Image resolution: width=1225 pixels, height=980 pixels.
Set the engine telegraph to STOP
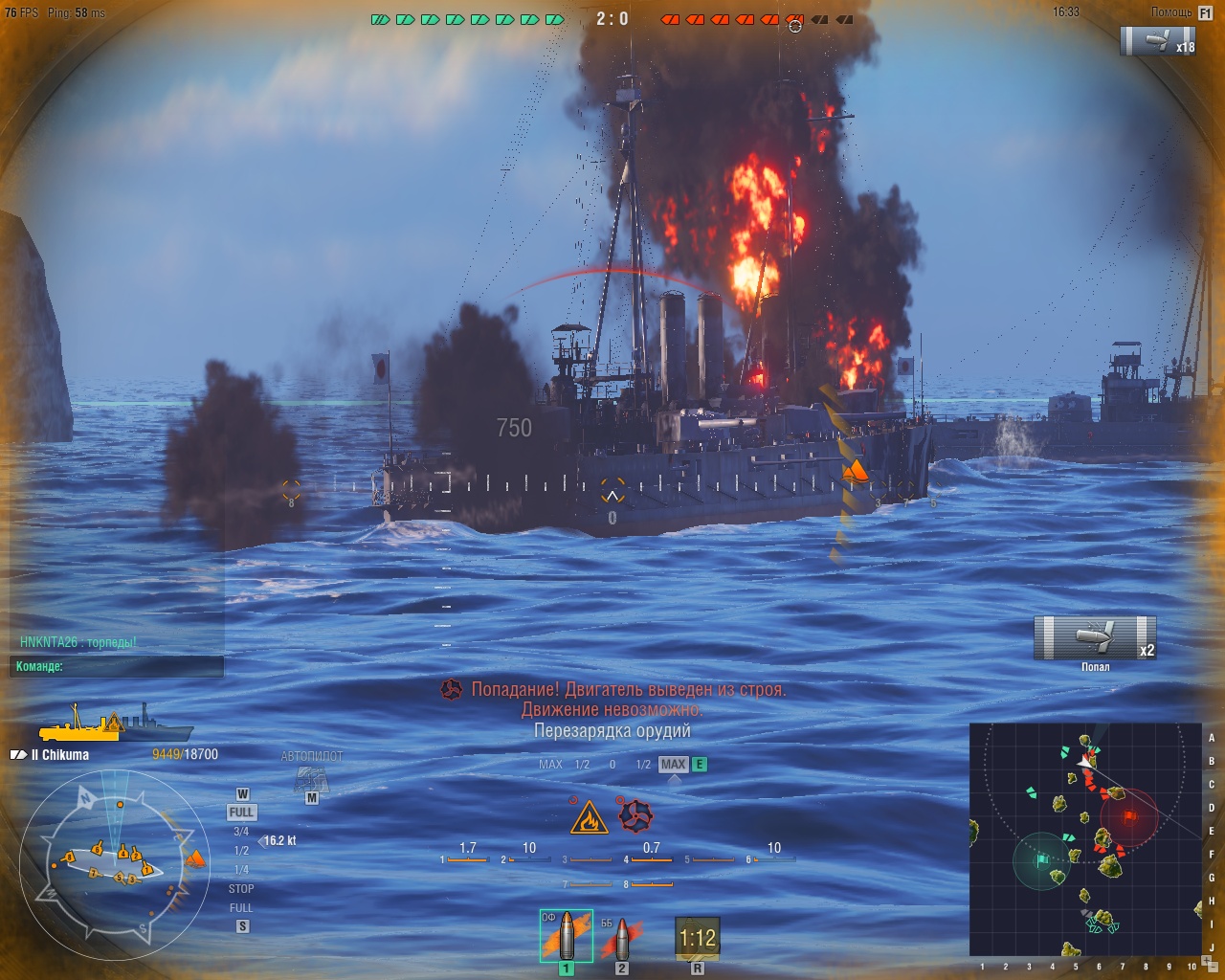[x=241, y=888]
